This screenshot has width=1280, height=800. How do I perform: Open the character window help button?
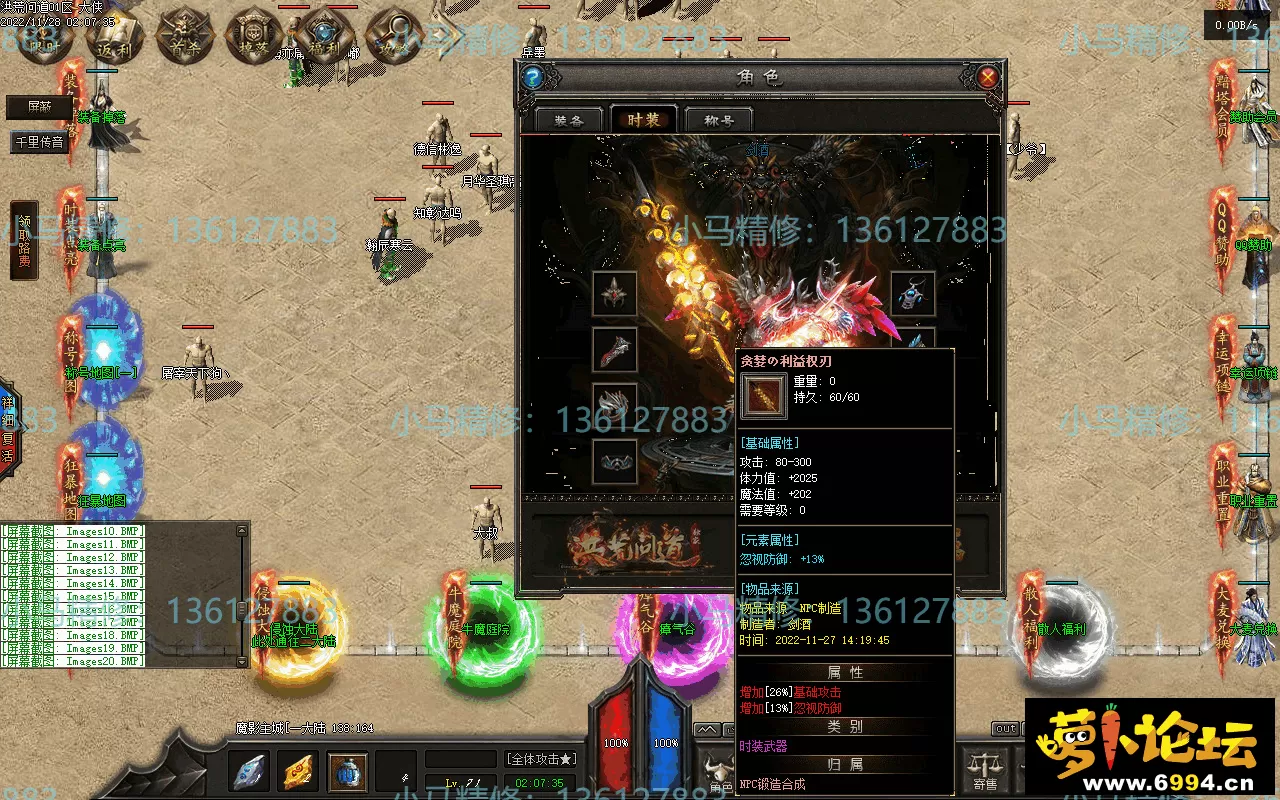click(x=533, y=77)
